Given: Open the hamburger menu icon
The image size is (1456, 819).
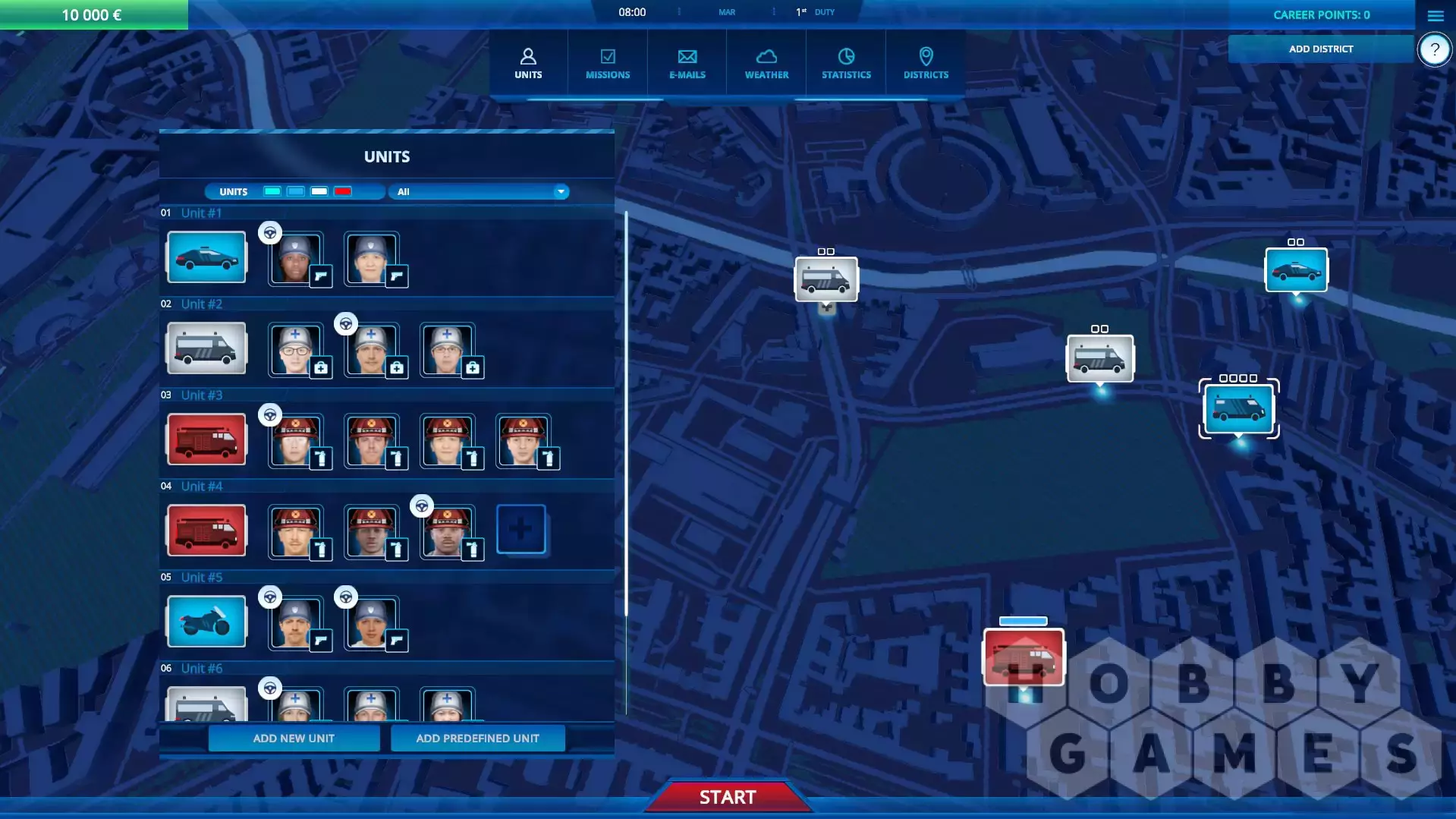Looking at the screenshot, I should [1435, 15].
